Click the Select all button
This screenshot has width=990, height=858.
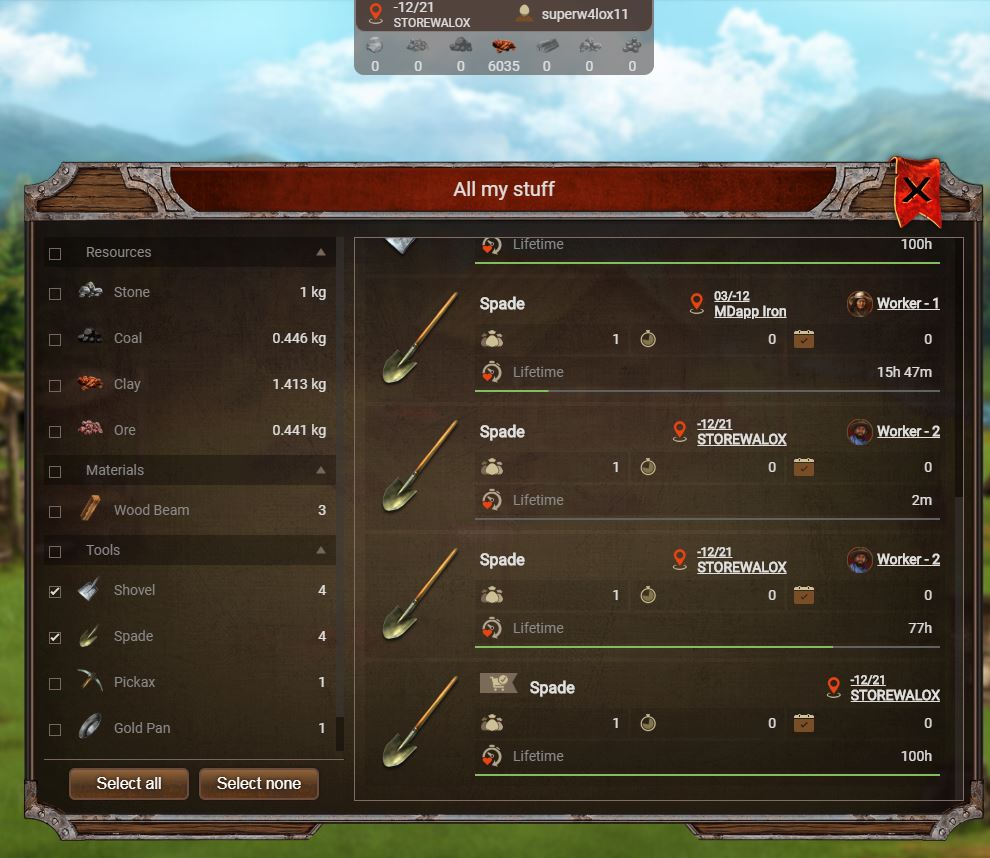[x=128, y=784]
